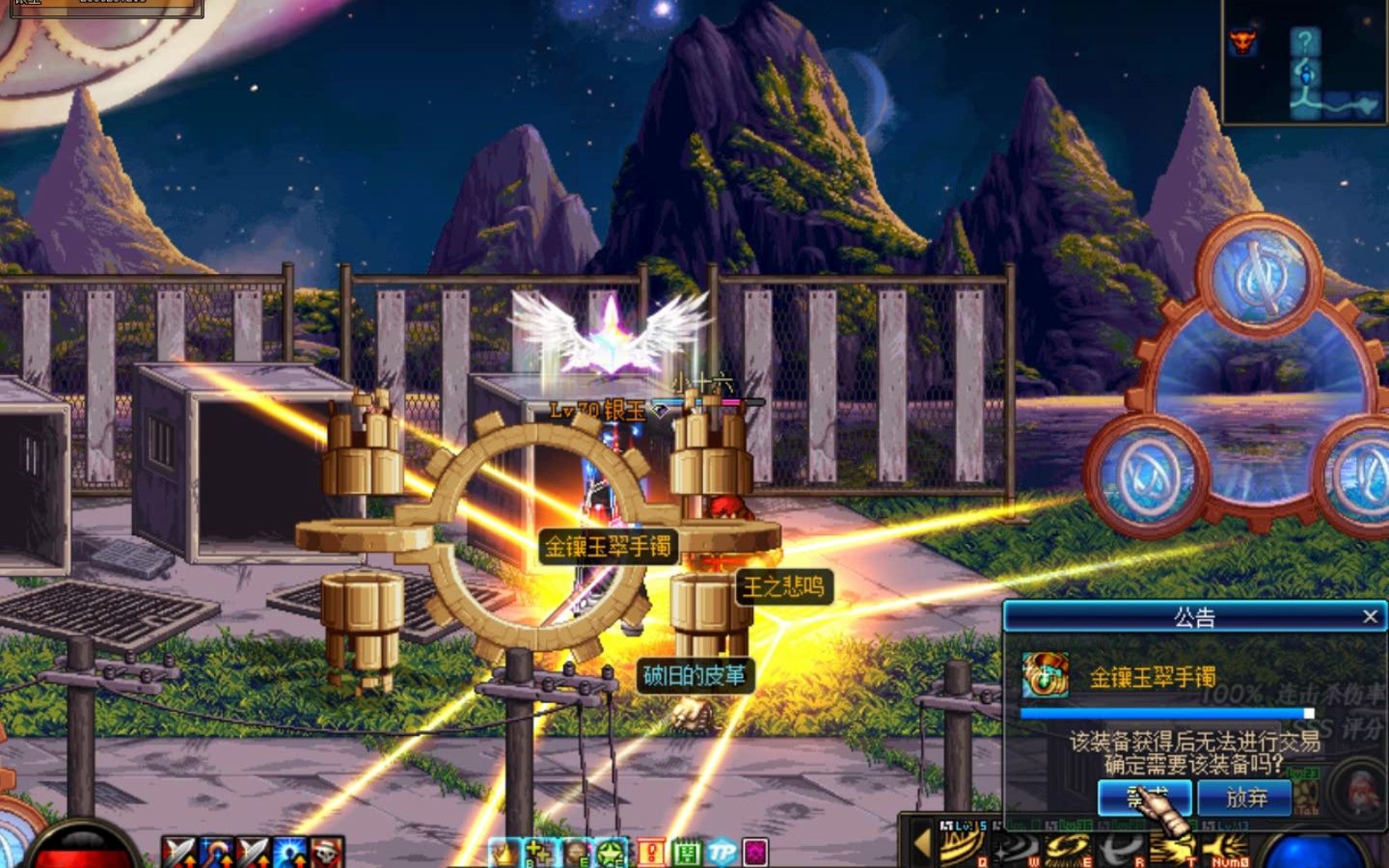Choose 放弃 to give up the item
1389x868 pixels.
click(x=1245, y=798)
